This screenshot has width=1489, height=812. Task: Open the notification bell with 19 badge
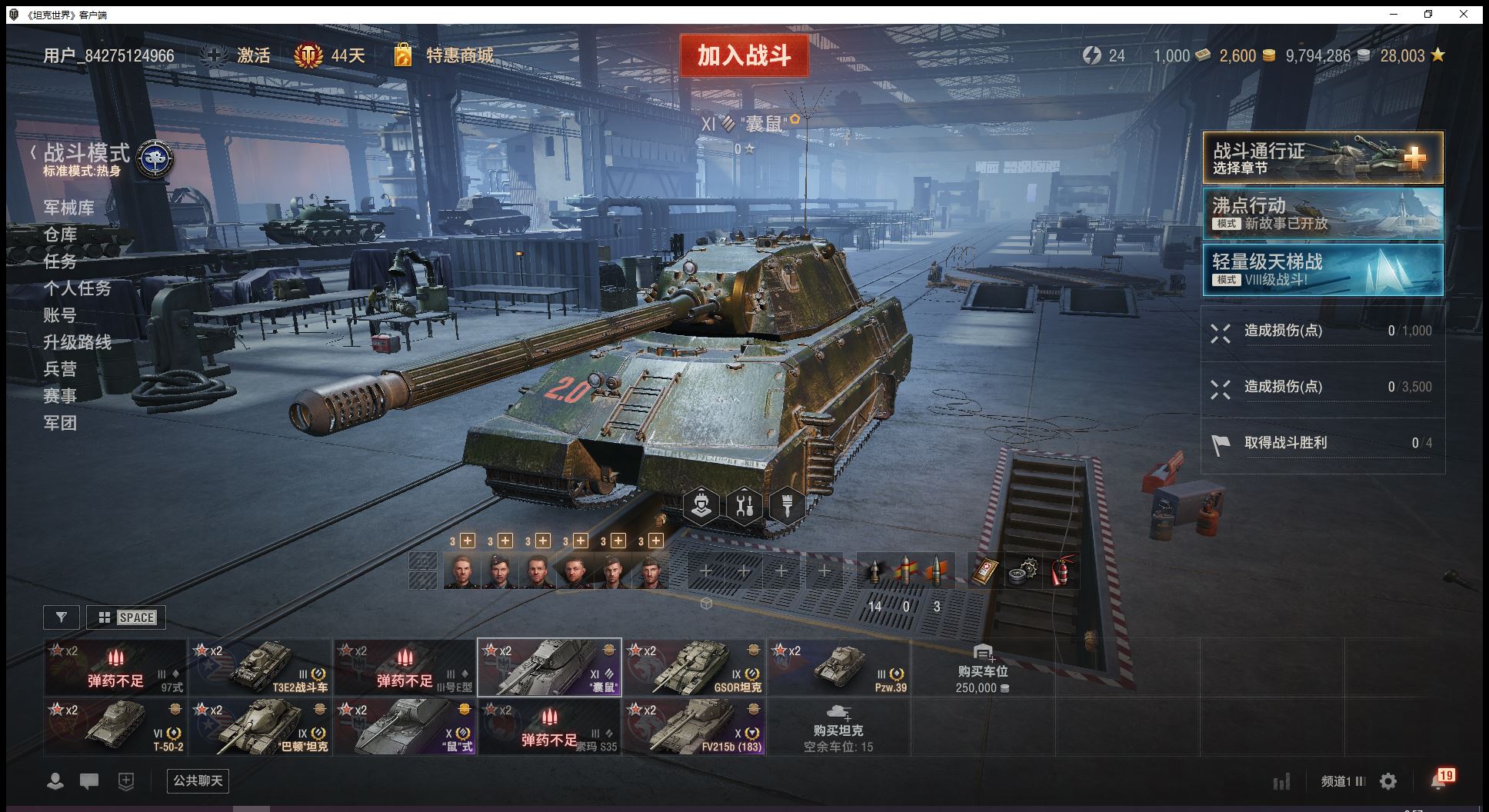(x=1439, y=781)
